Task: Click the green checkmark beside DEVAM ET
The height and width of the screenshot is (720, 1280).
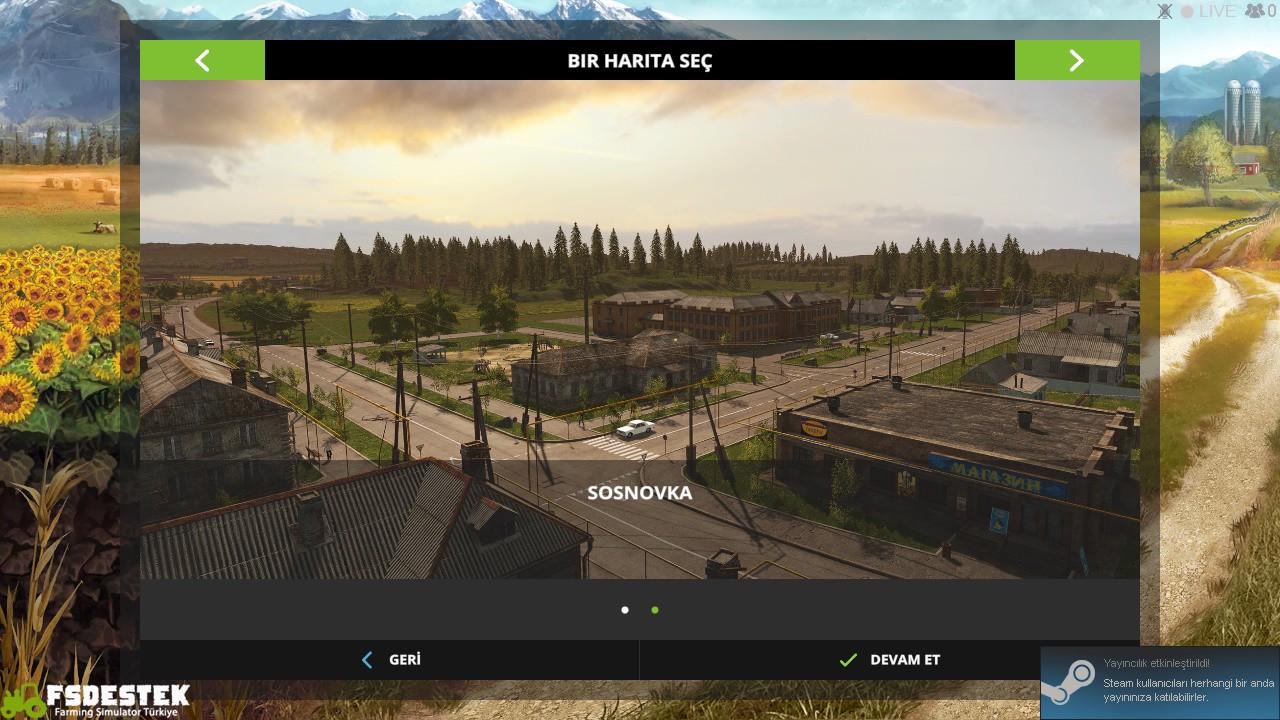Action: click(x=848, y=660)
